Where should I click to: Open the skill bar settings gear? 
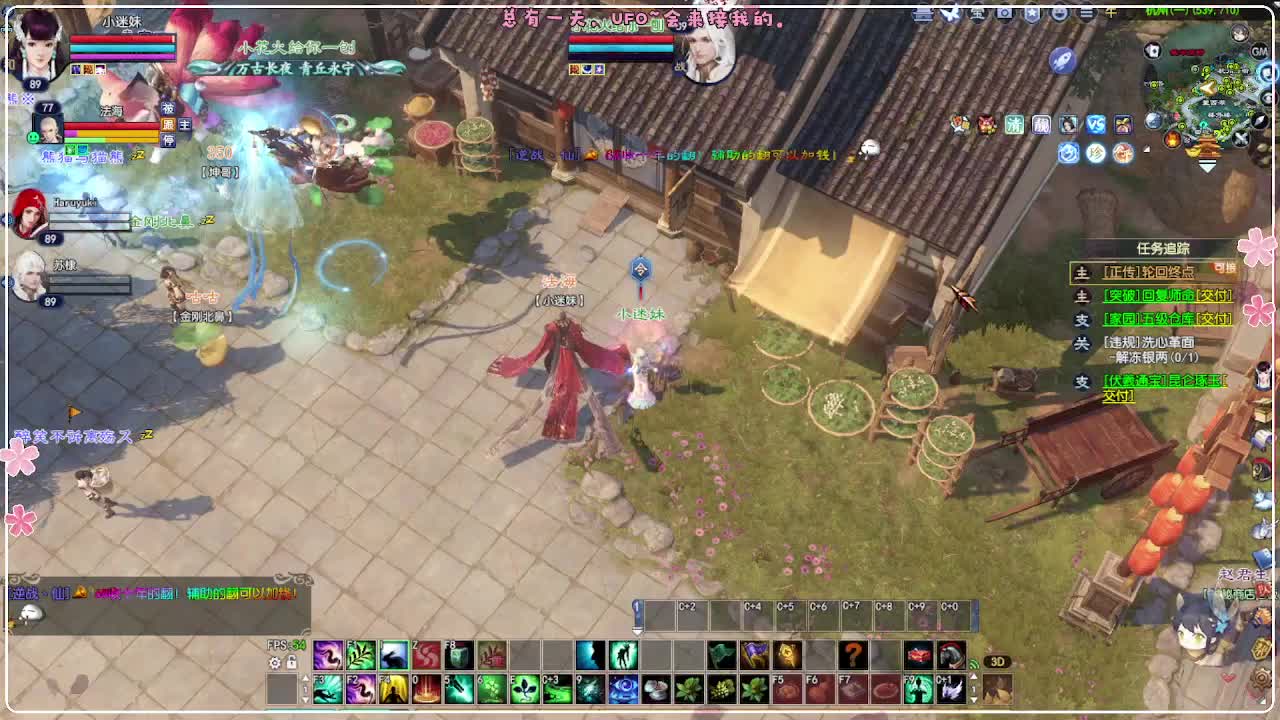(x=274, y=661)
